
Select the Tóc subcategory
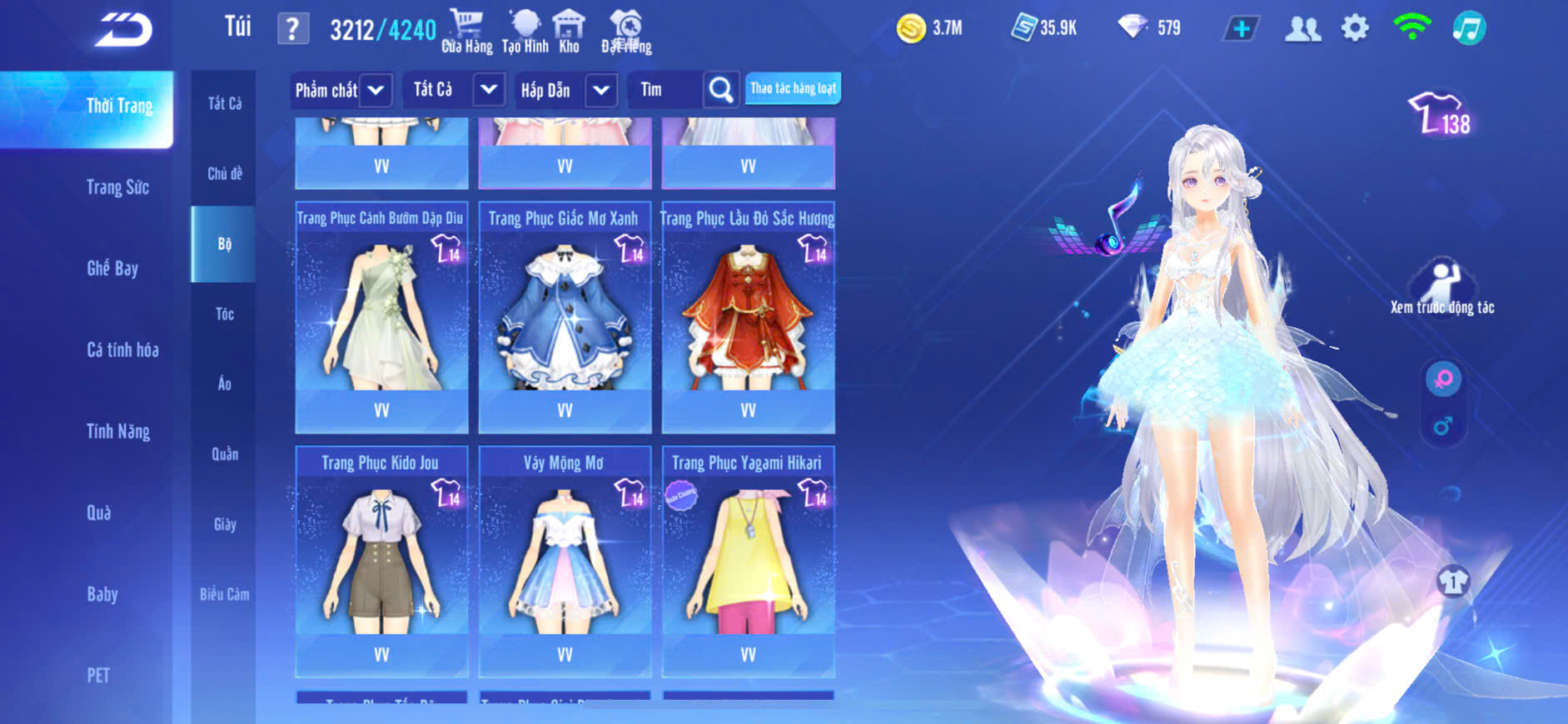225,314
